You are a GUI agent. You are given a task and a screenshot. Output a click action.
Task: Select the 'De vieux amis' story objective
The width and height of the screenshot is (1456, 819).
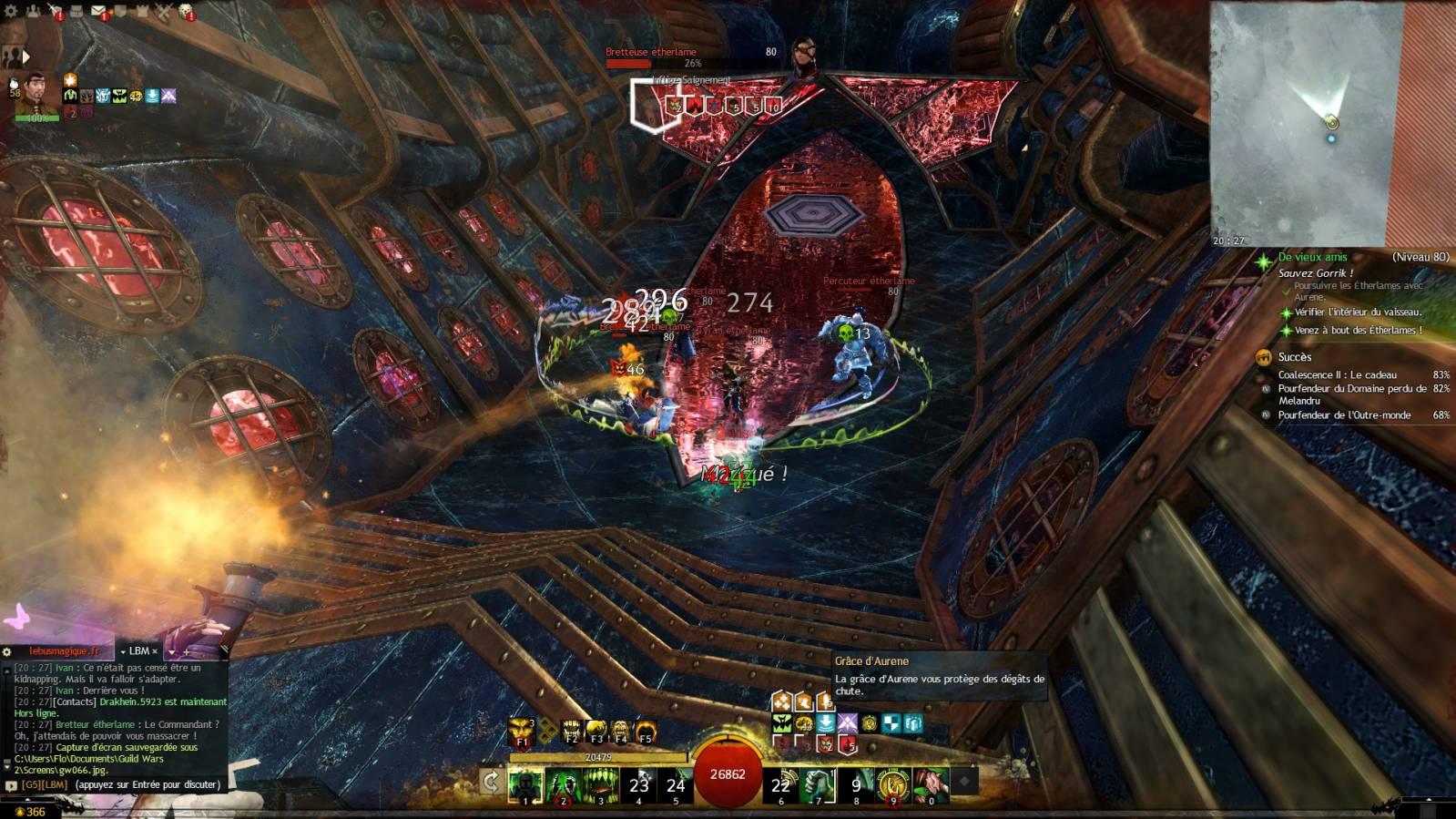[1312, 258]
